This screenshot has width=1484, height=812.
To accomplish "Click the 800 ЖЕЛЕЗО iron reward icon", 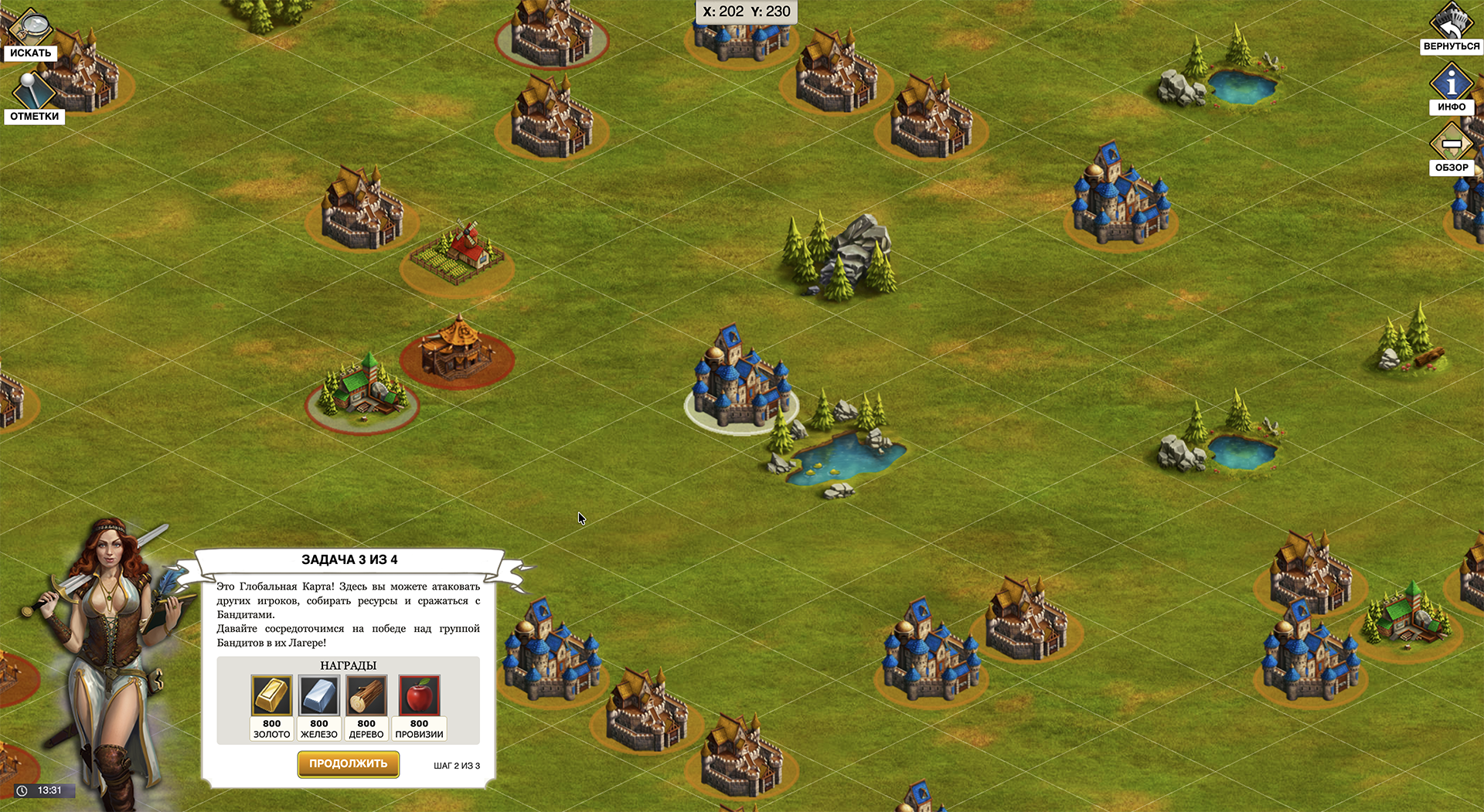I will click(x=318, y=696).
